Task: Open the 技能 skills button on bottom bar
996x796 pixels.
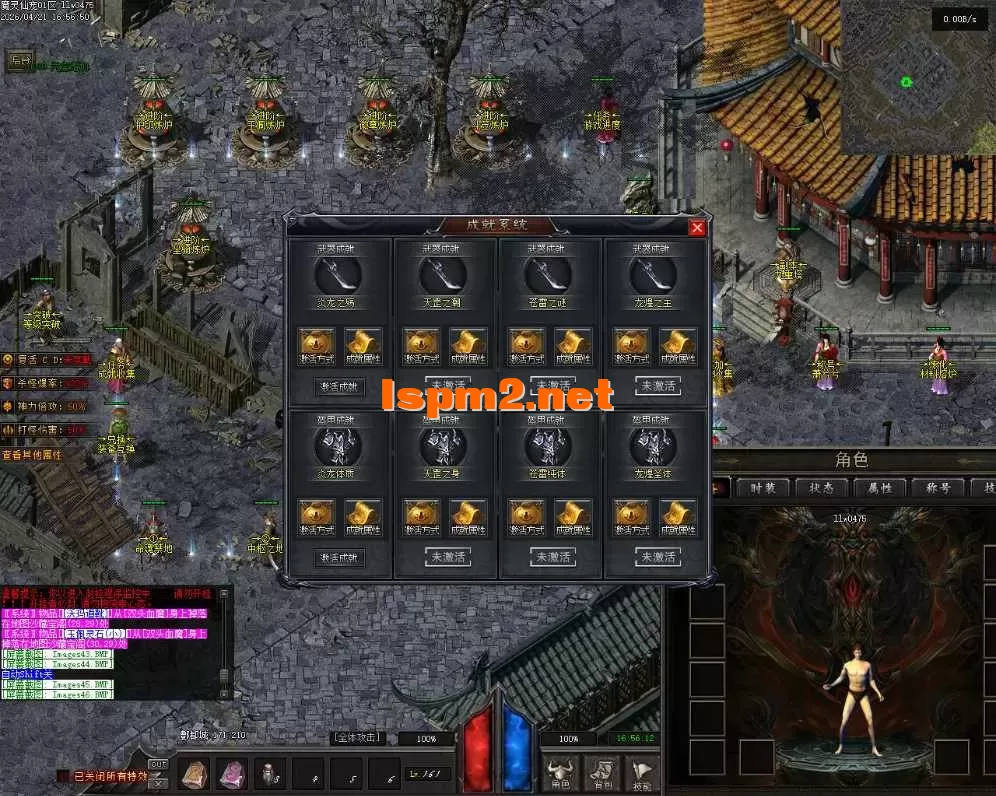Action: pos(641,773)
